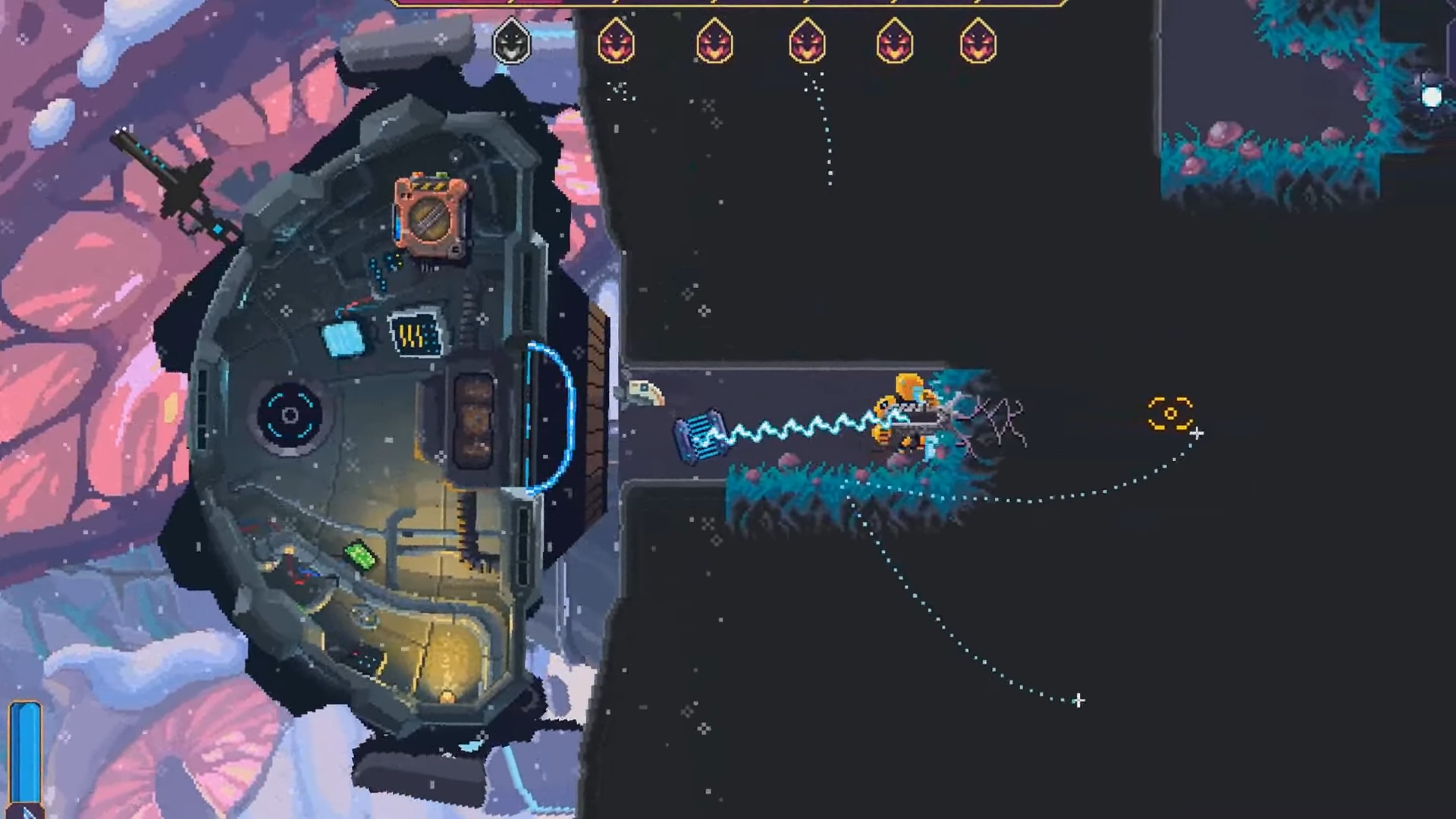The height and width of the screenshot is (819, 1456).
Task: Open the brown triple cargo container
Action: [x=475, y=419]
